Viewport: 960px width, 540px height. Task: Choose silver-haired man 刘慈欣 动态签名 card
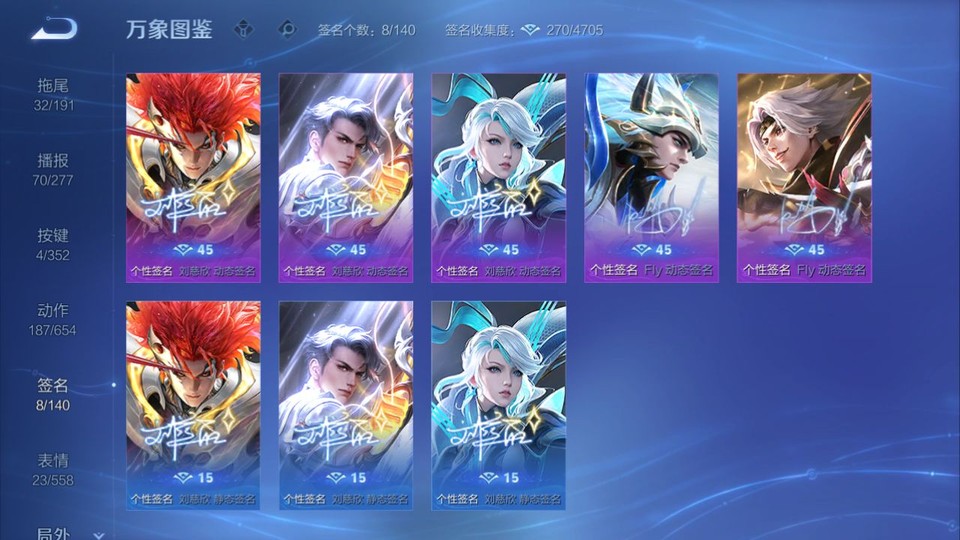pyautogui.click(x=346, y=177)
